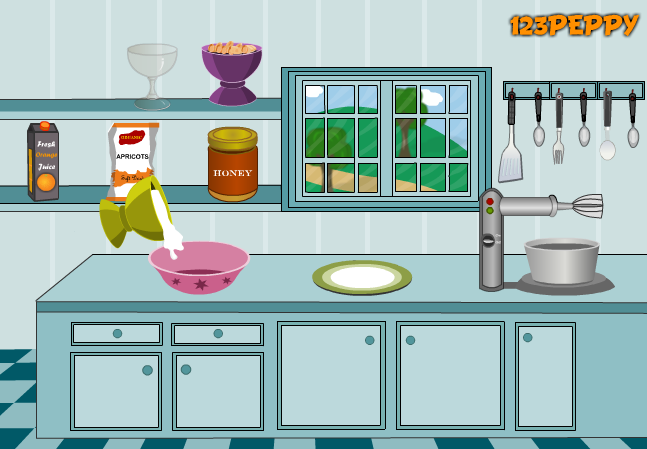Pick the Apricots bag

coord(132,158)
